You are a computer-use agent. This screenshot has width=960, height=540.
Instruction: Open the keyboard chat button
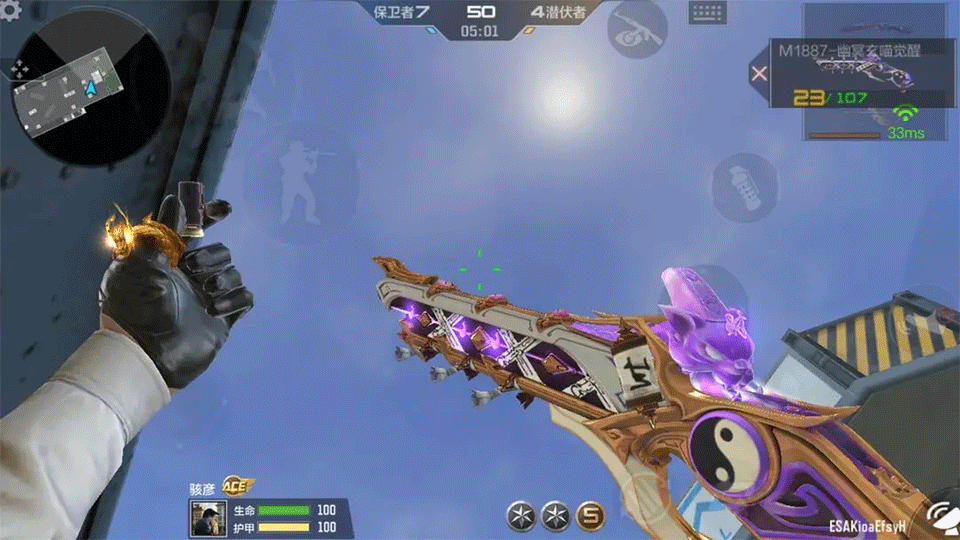click(x=707, y=13)
